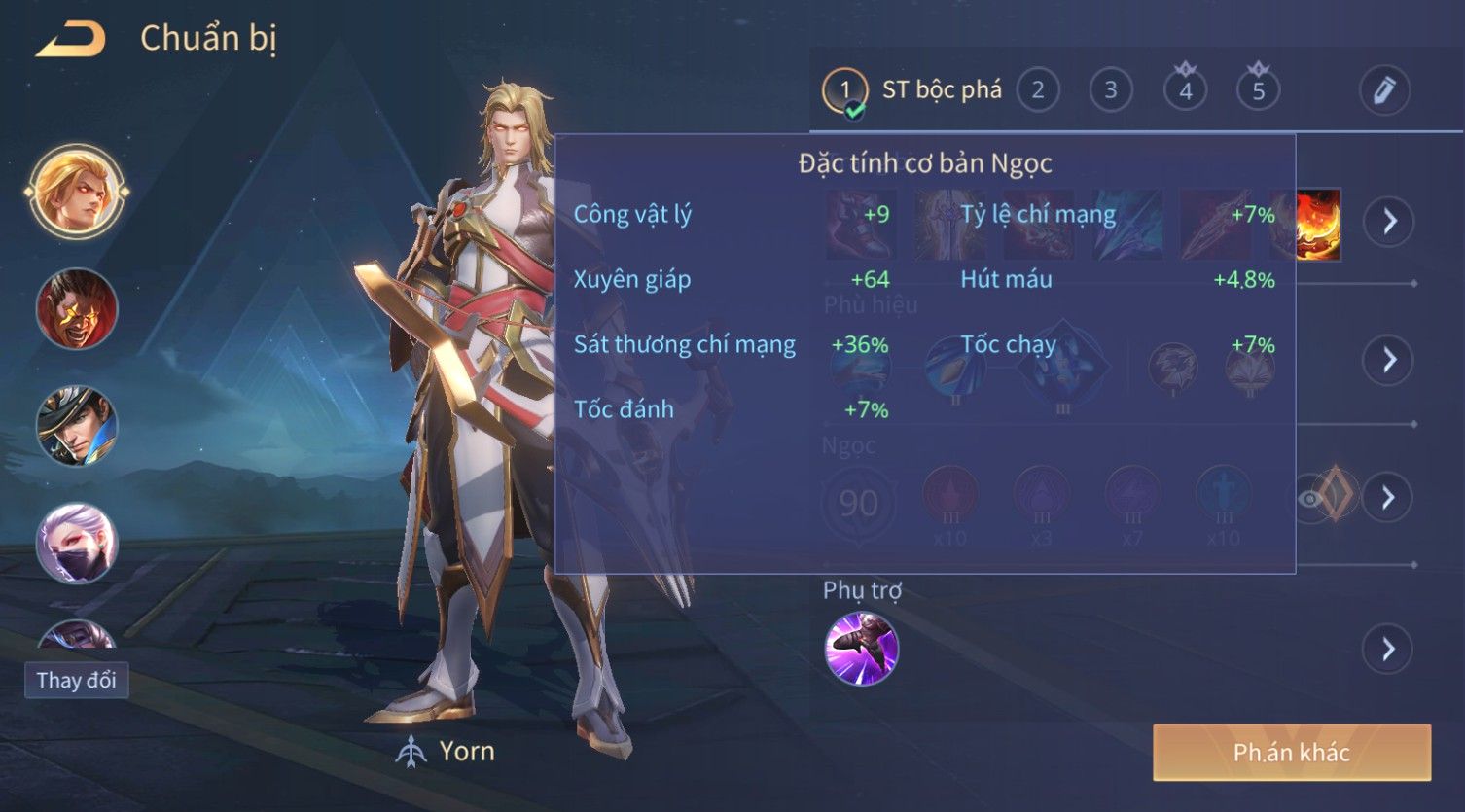1465x812 pixels.
Task: Click the Thay đổi button
Action: point(76,680)
